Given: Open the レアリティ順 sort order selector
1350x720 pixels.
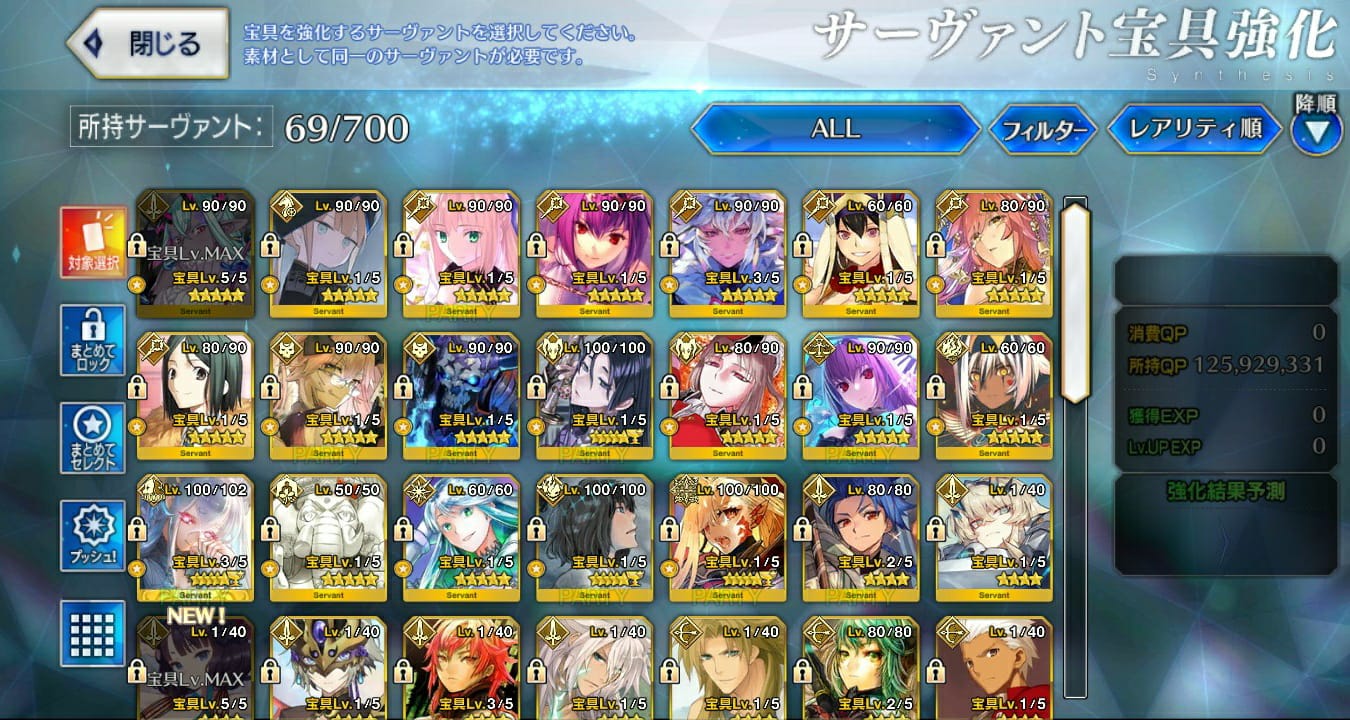Looking at the screenshot, I should coord(1193,128).
